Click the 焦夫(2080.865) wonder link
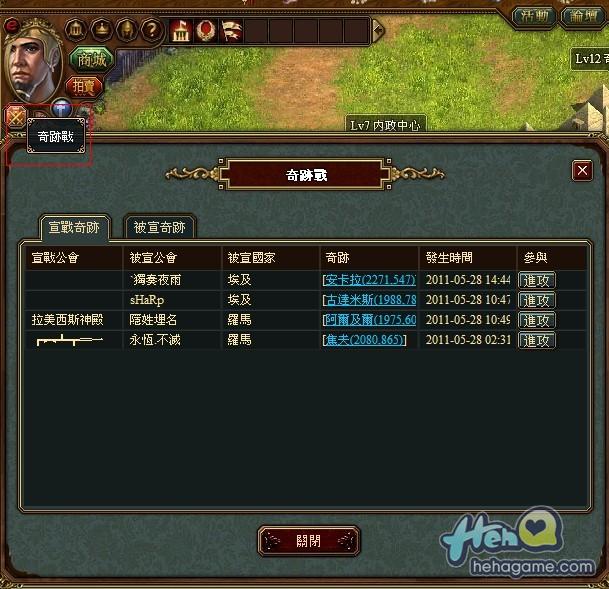Viewport: 609px width, 589px height. (365, 340)
